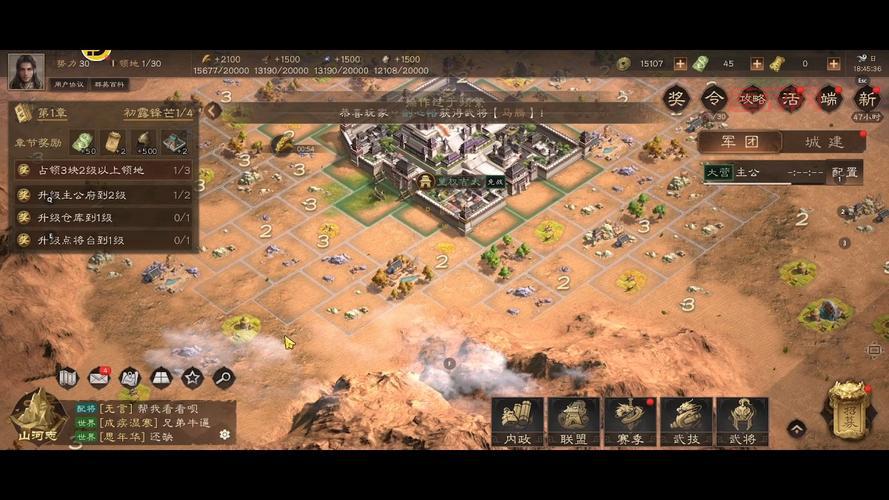Open the 联盟 alliance menu
Image resolution: width=889 pixels, height=500 pixels.
click(573, 421)
